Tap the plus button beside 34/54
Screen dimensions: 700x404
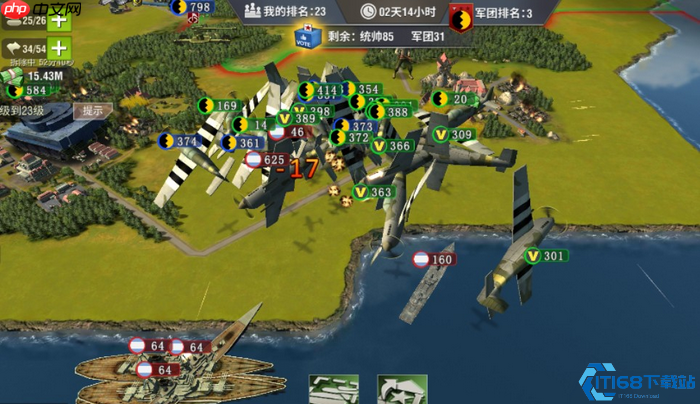(x=59, y=48)
